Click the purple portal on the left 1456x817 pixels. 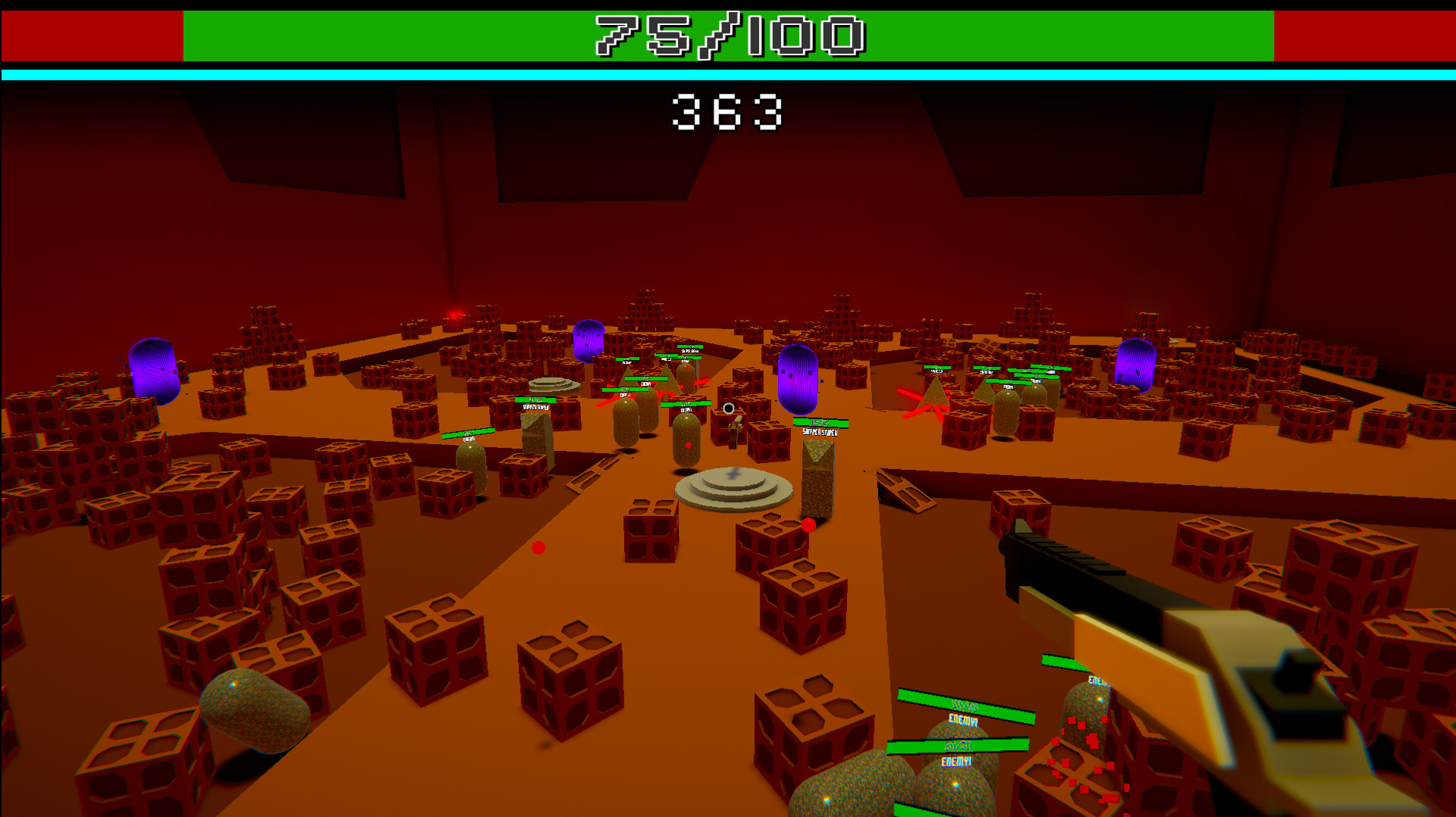[154, 369]
